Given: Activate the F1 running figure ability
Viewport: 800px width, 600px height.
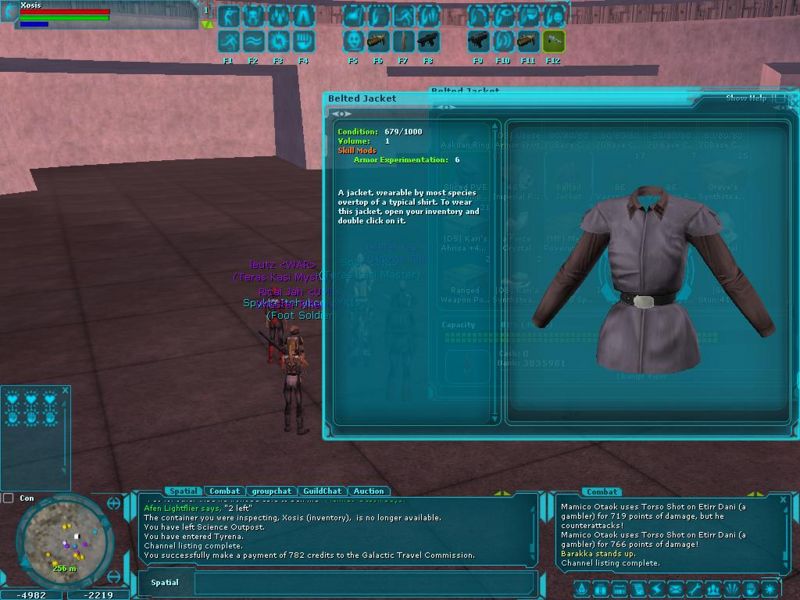Looking at the screenshot, I should point(228,41).
